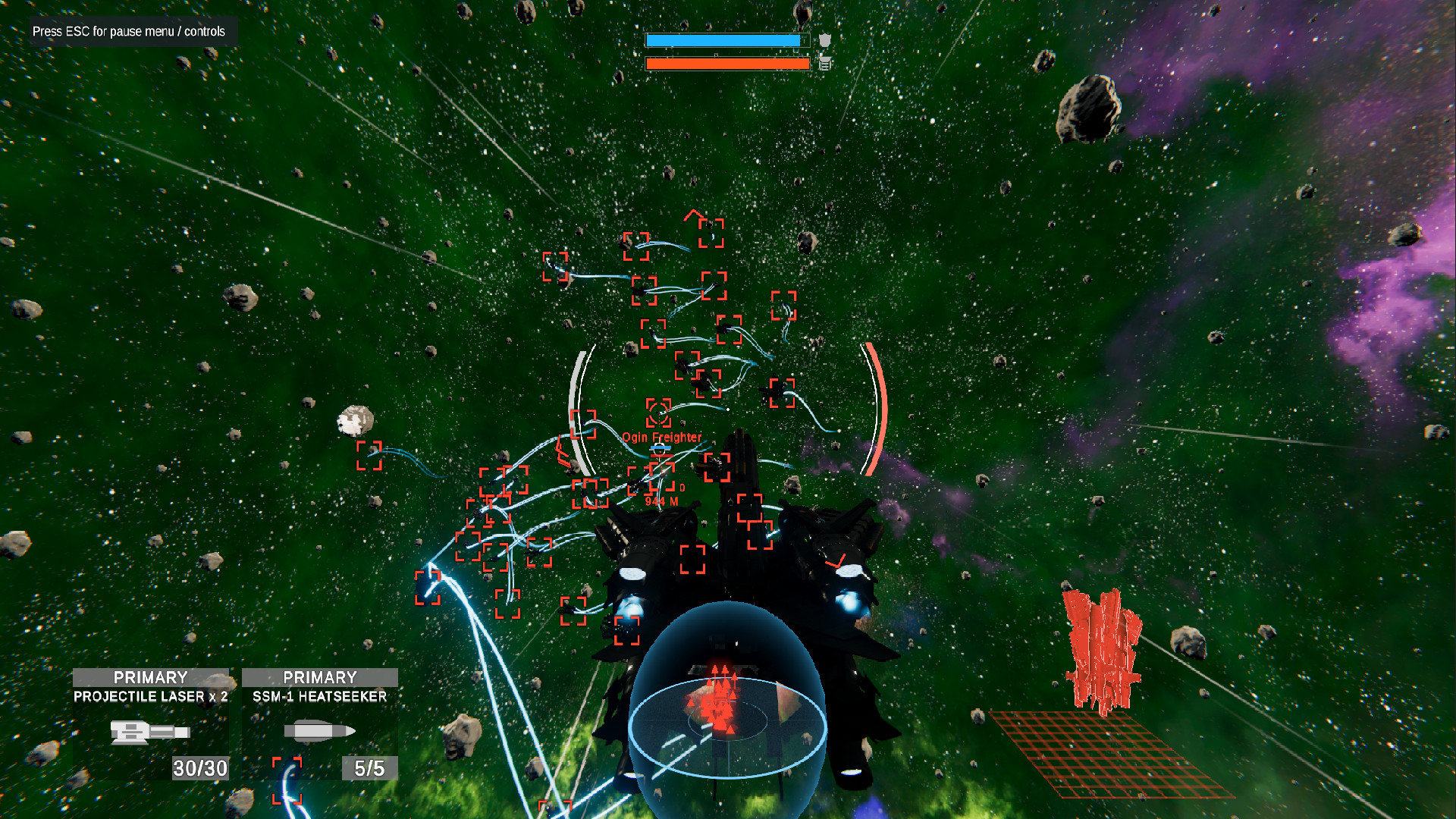The width and height of the screenshot is (1456, 819).
Task: Click the 30/30 ammo counter
Action: [200, 769]
